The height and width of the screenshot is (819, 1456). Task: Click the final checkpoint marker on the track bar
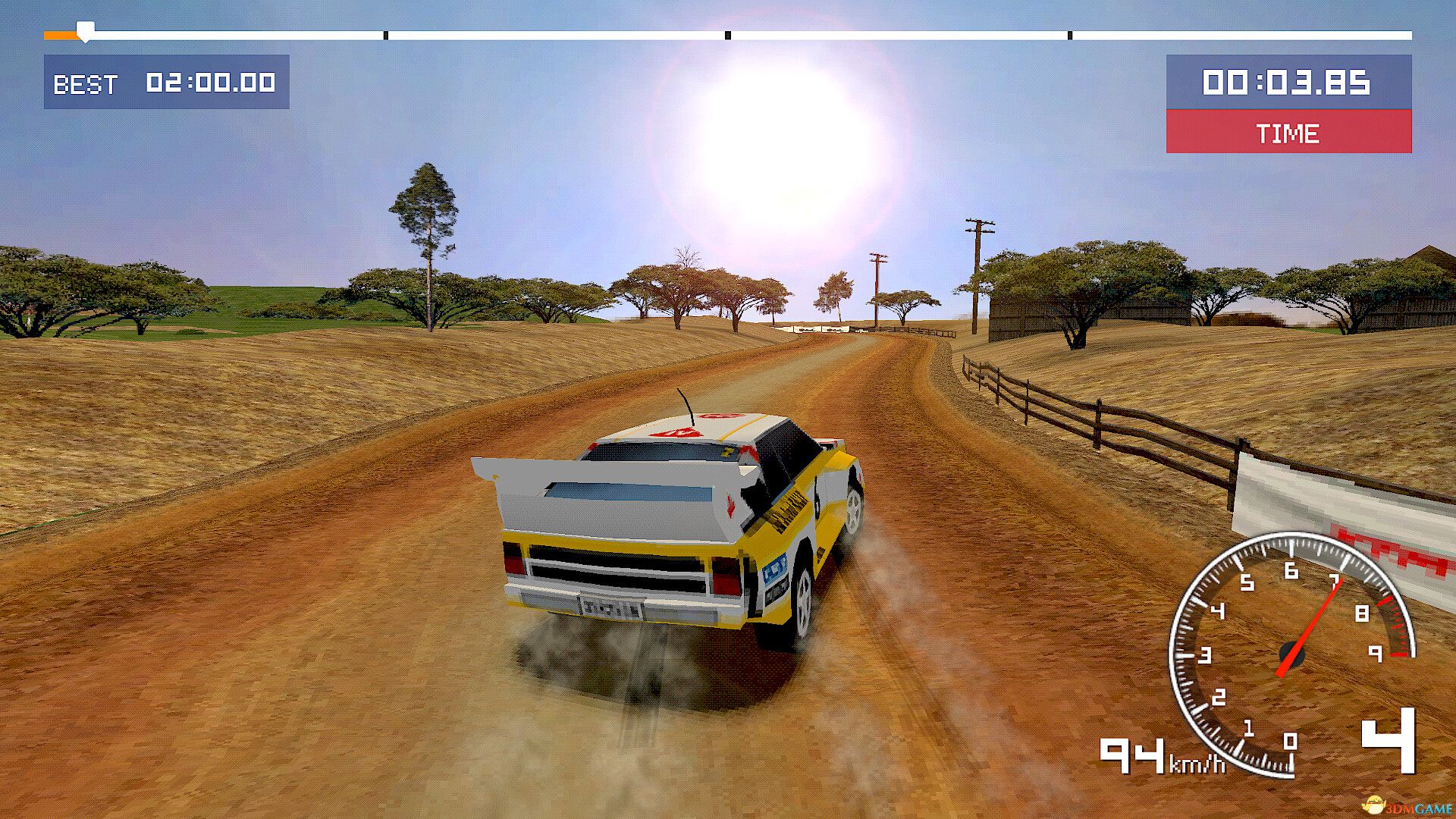click(1071, 33)
